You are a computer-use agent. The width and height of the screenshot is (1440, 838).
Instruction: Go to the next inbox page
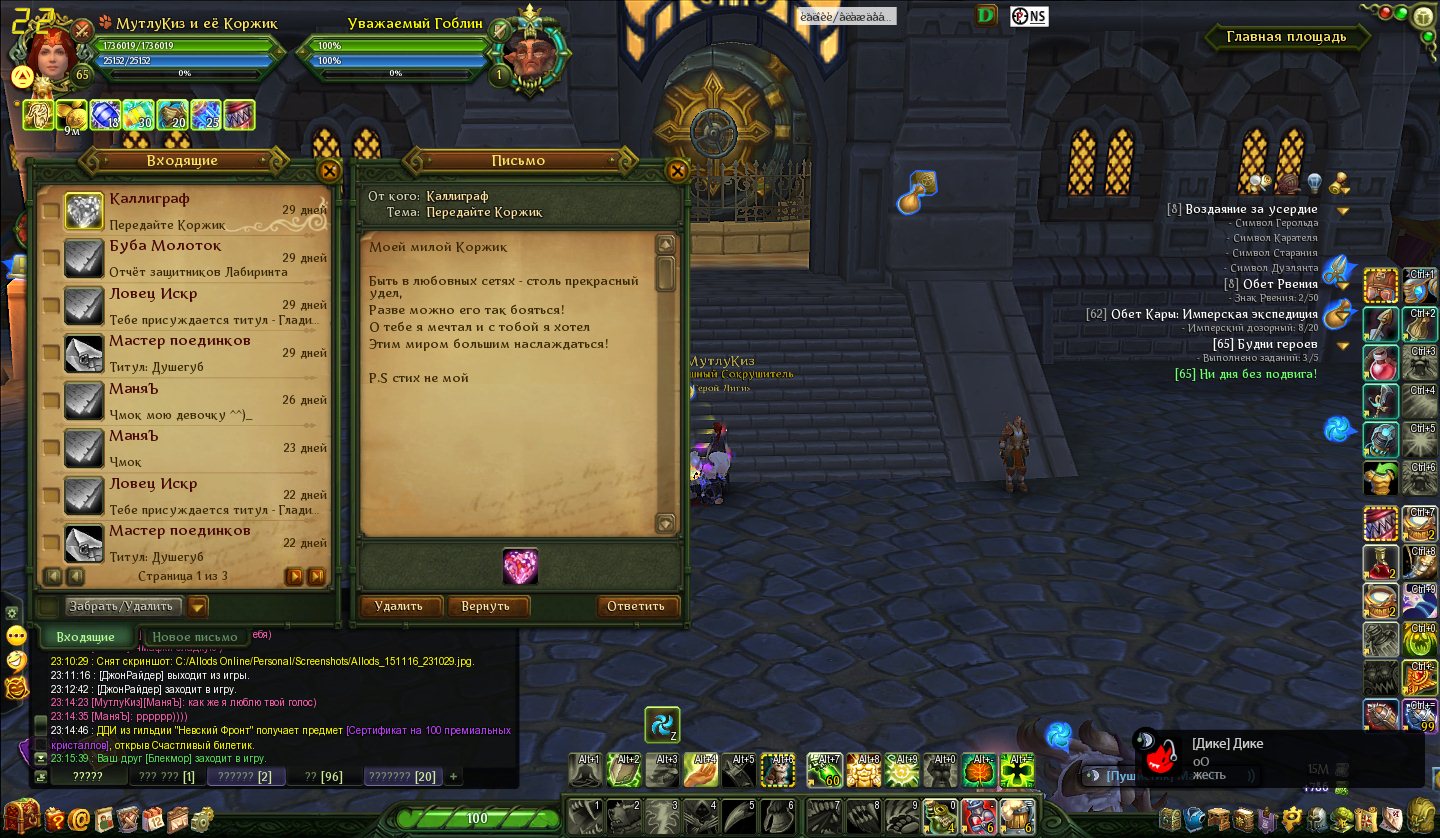click(x=294, y=576)
